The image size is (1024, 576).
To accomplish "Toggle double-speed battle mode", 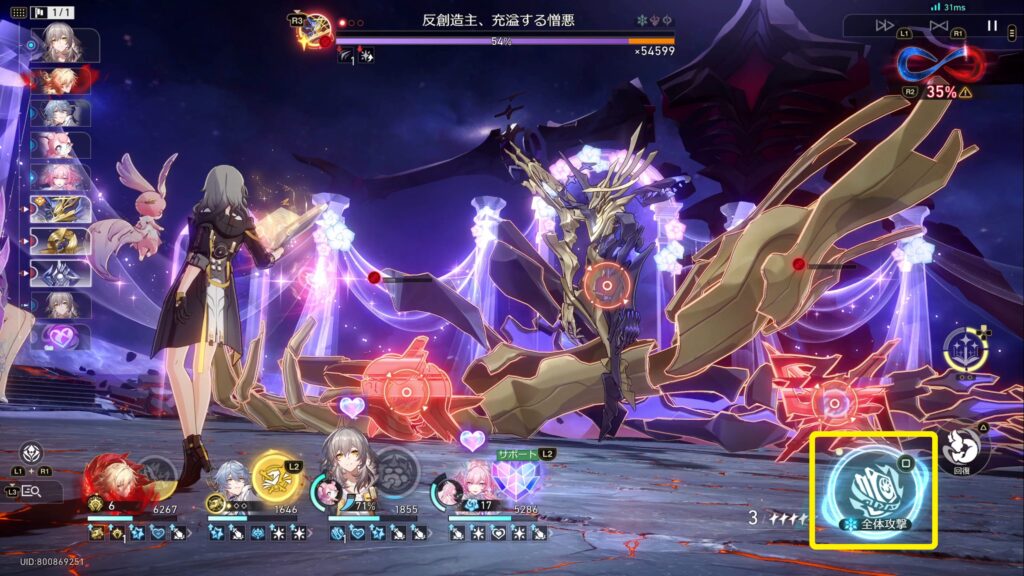I will click(885, 26).
